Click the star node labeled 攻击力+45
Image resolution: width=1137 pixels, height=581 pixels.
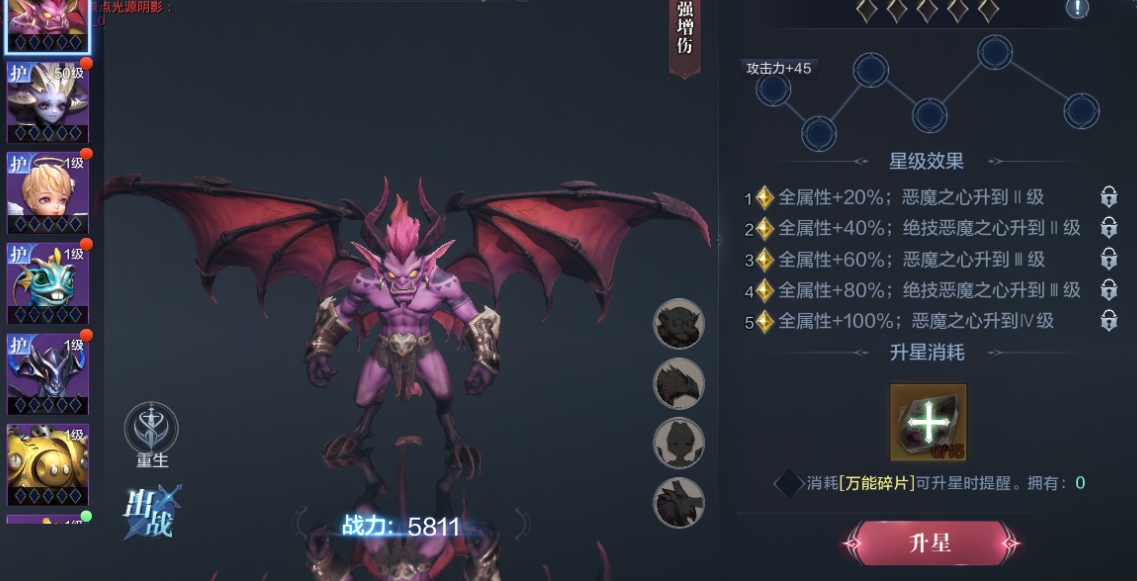(773, 90)
